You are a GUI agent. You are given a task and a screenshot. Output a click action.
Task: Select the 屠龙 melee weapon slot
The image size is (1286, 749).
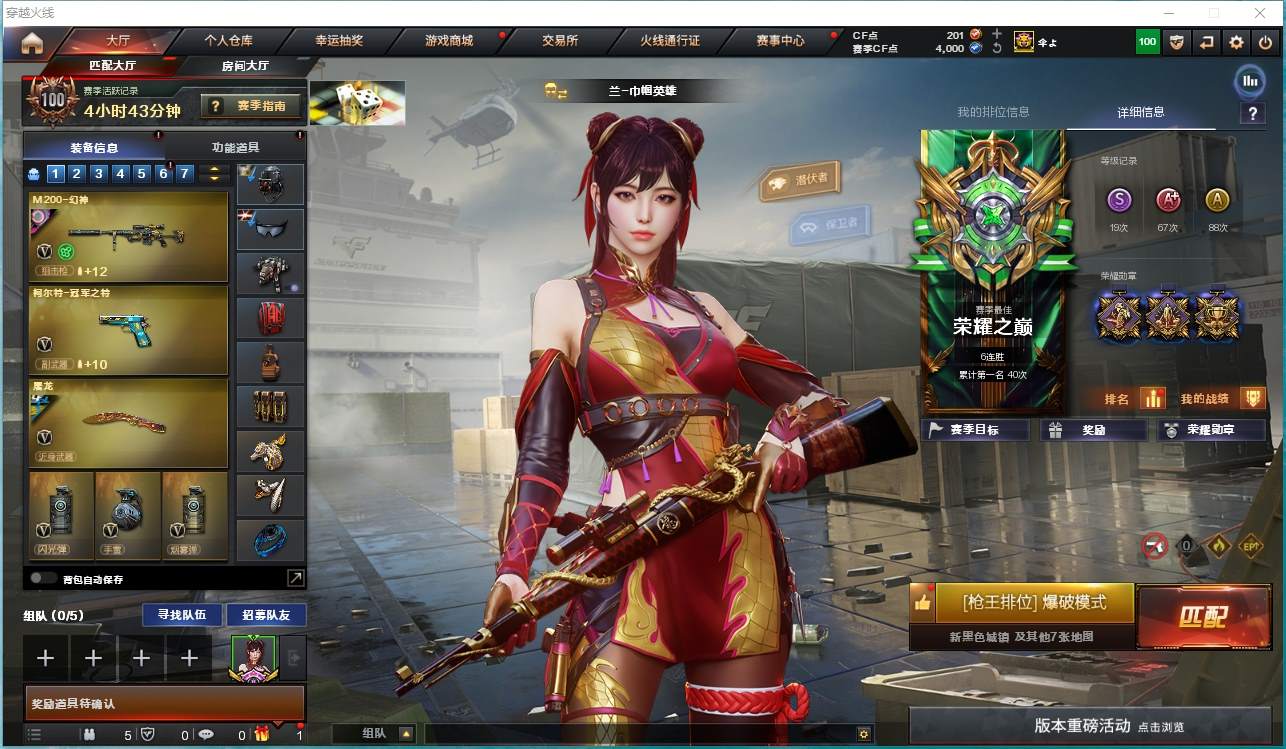pos(129,423)
